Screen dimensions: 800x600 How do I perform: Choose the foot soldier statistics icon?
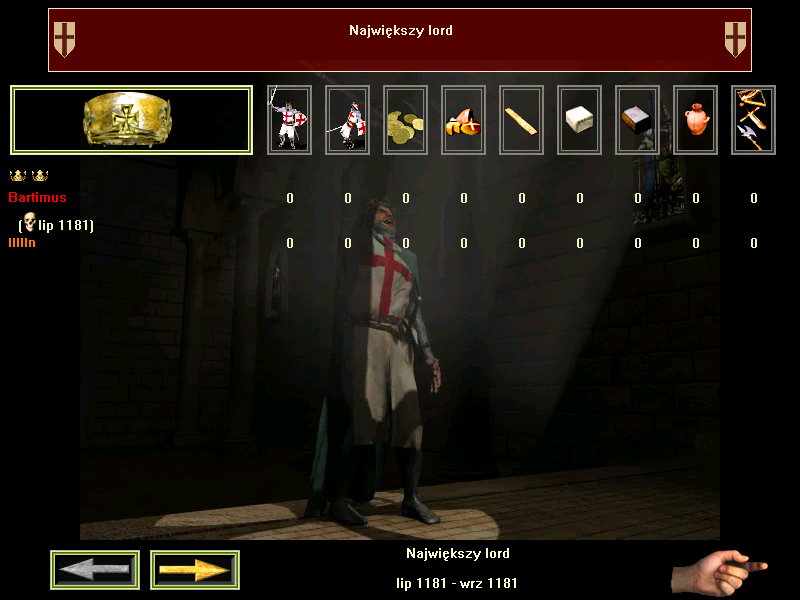tap(289, 120)
